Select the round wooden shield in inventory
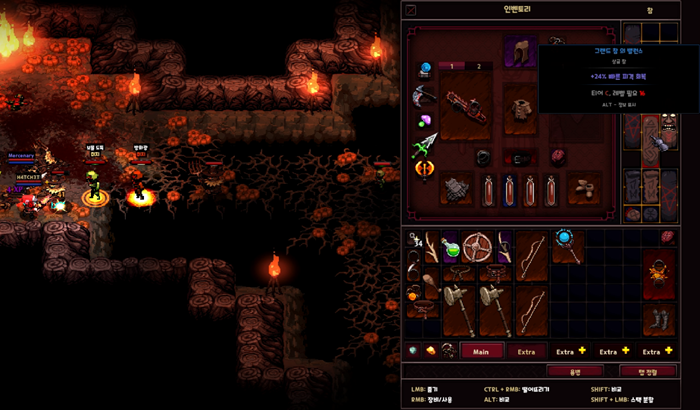The height and width of the screenshot is (410, 700). (x=477, y=246)
